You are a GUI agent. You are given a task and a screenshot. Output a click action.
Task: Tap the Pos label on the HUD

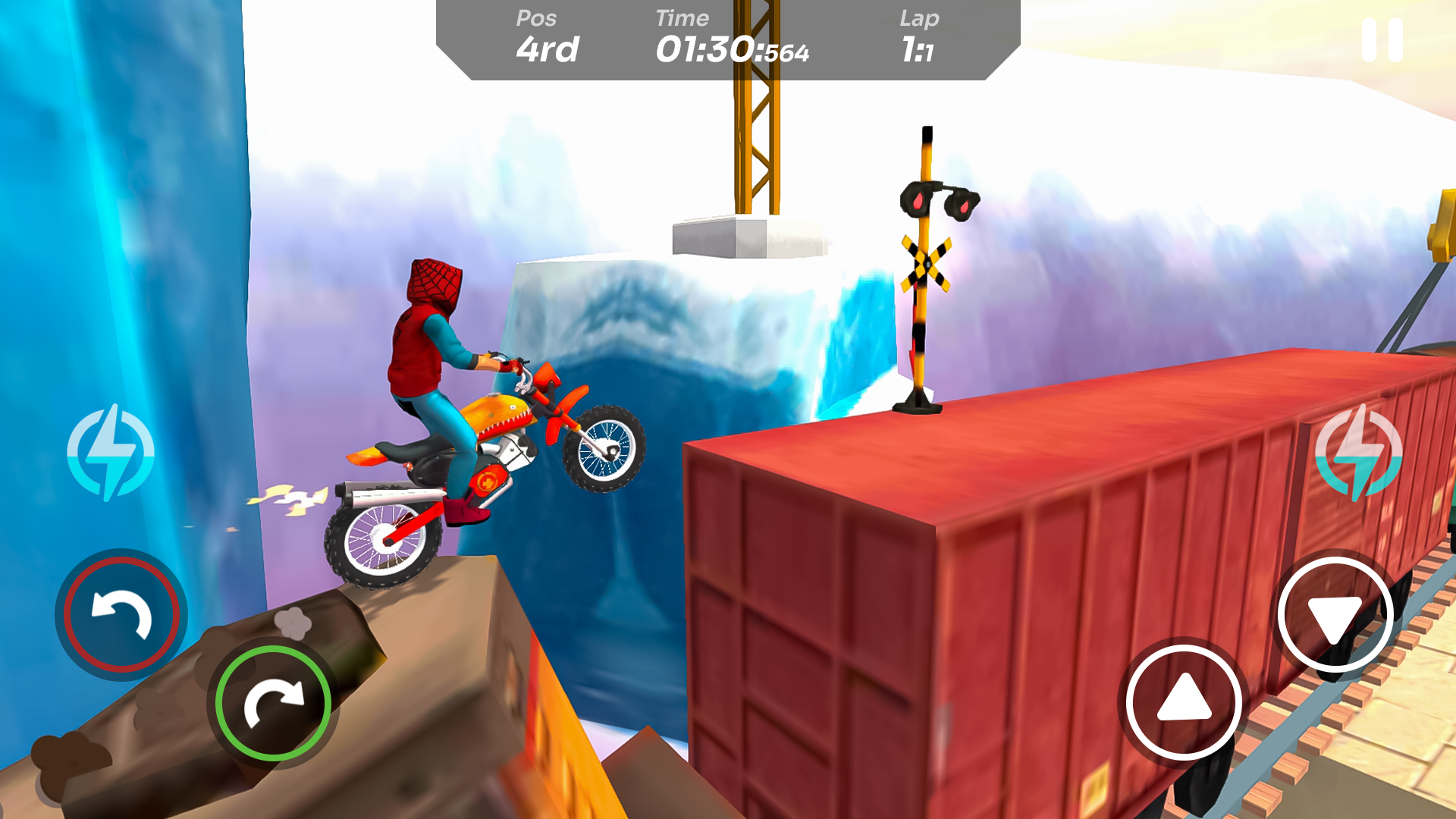(x=535, y=18)
